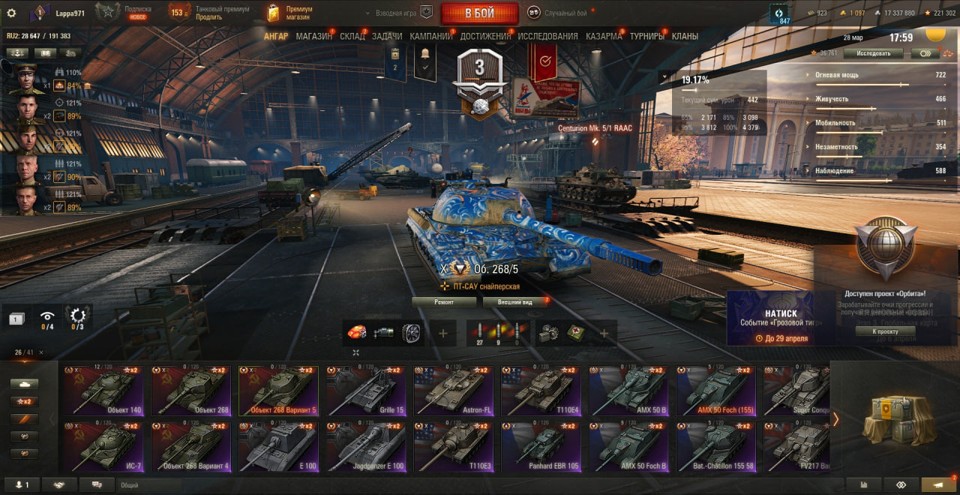Pick the Panhard EBR 105 tank
This screenshot has height=495, width=960.
pos(540,445)
